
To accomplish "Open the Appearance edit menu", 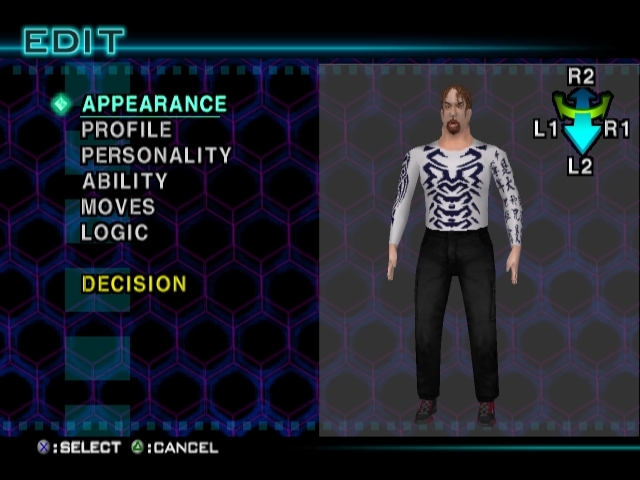I will click(154, 104).
